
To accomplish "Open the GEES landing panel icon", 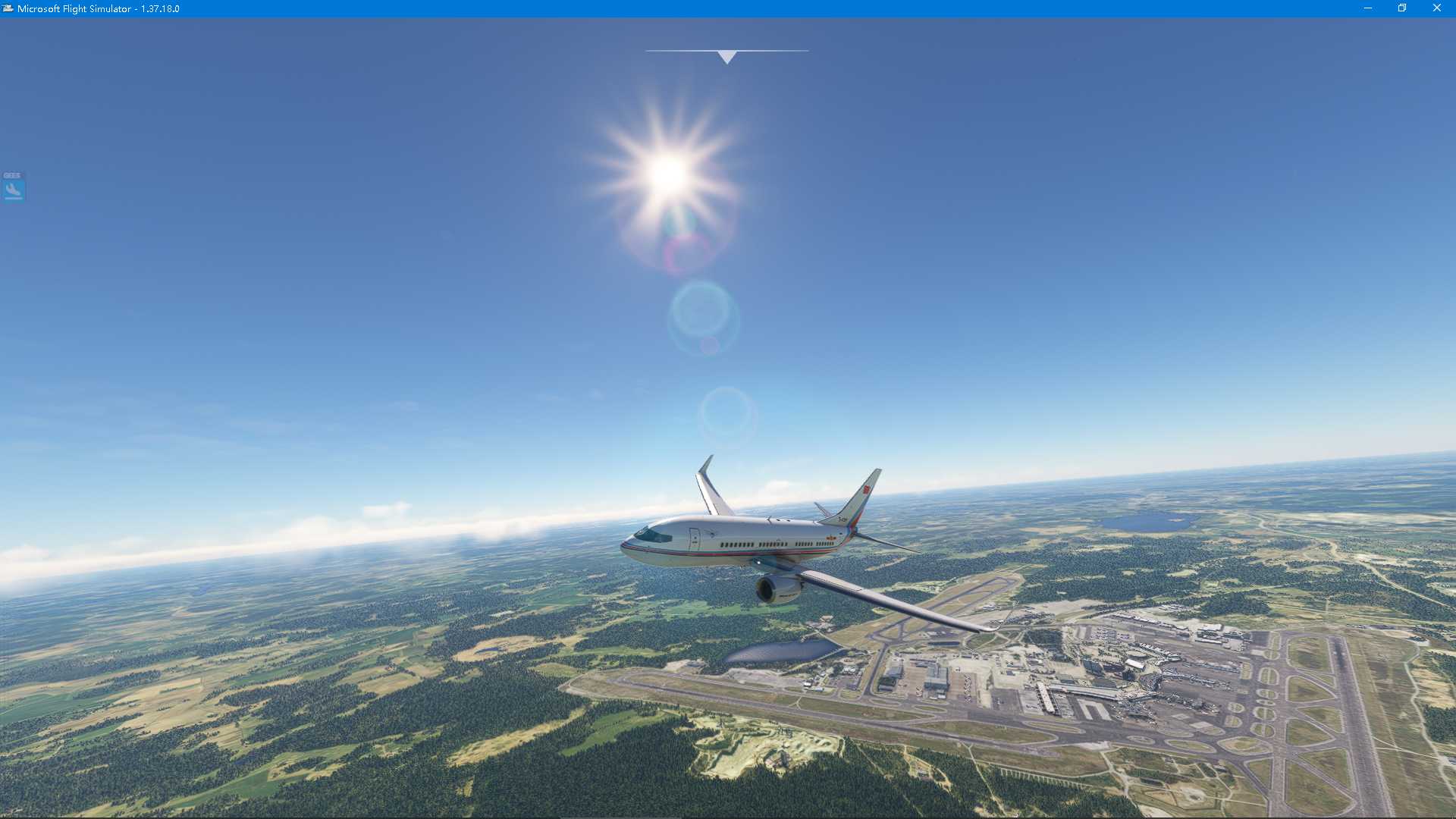I will 14,189.
